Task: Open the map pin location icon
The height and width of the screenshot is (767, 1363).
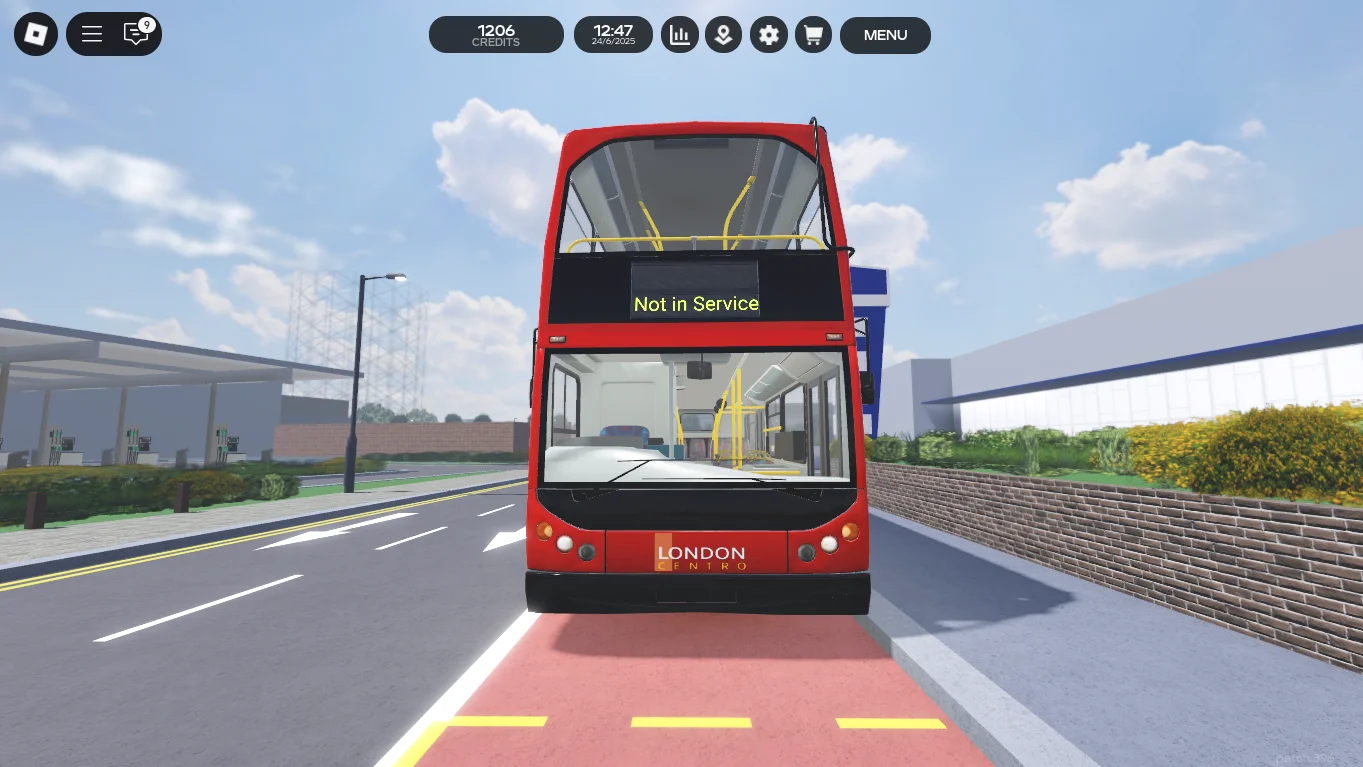Action: (x=724, y=35)
